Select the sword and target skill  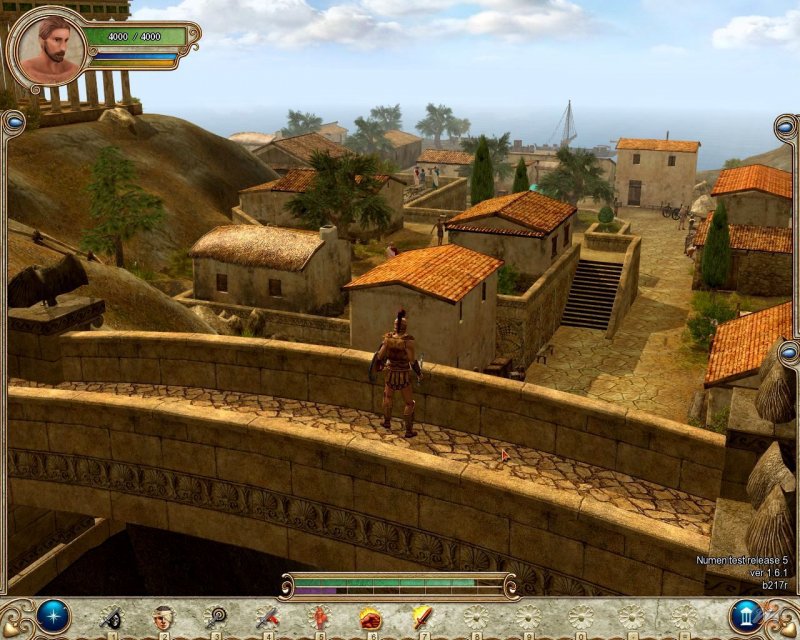215,618
